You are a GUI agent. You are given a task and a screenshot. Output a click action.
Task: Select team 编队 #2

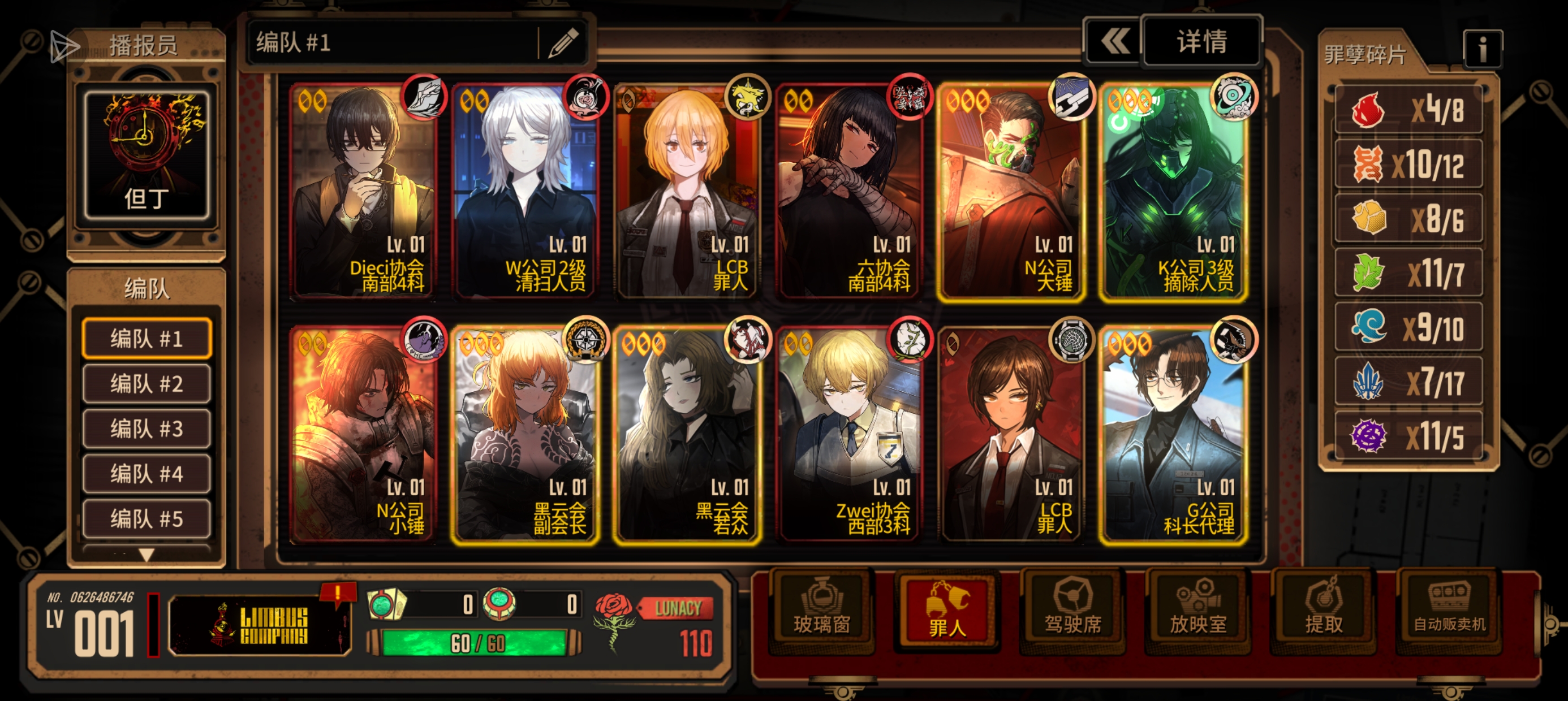147,384
